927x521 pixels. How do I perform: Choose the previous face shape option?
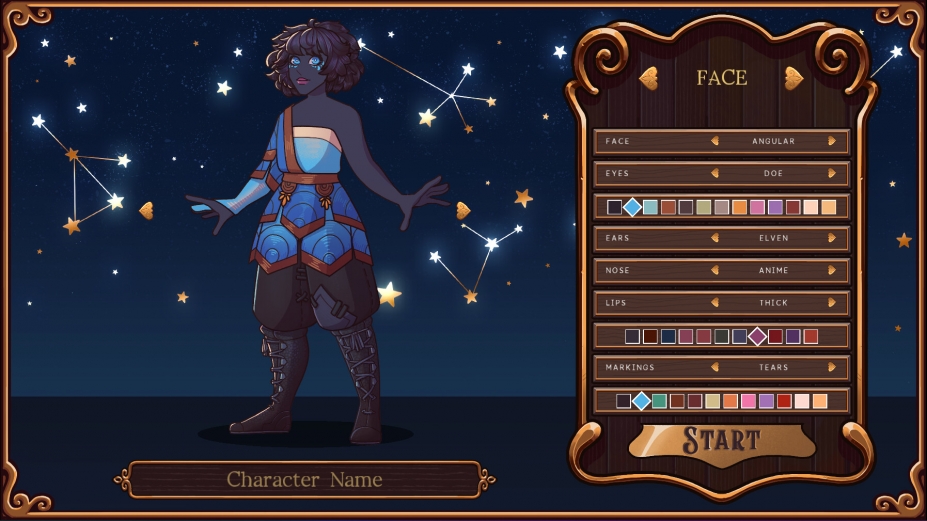coord(715,142)
